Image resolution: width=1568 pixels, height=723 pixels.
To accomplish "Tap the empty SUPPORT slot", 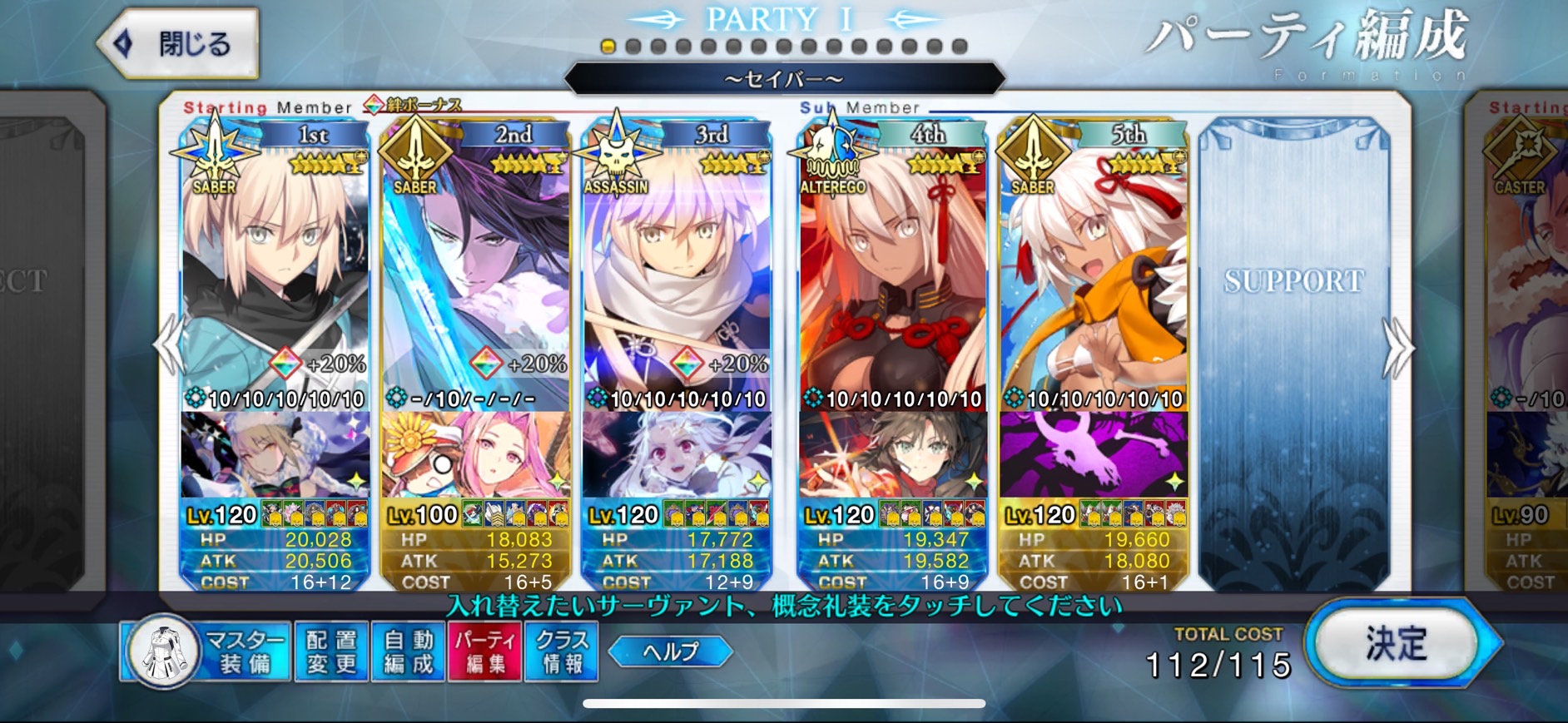I will pos(1294,349).
